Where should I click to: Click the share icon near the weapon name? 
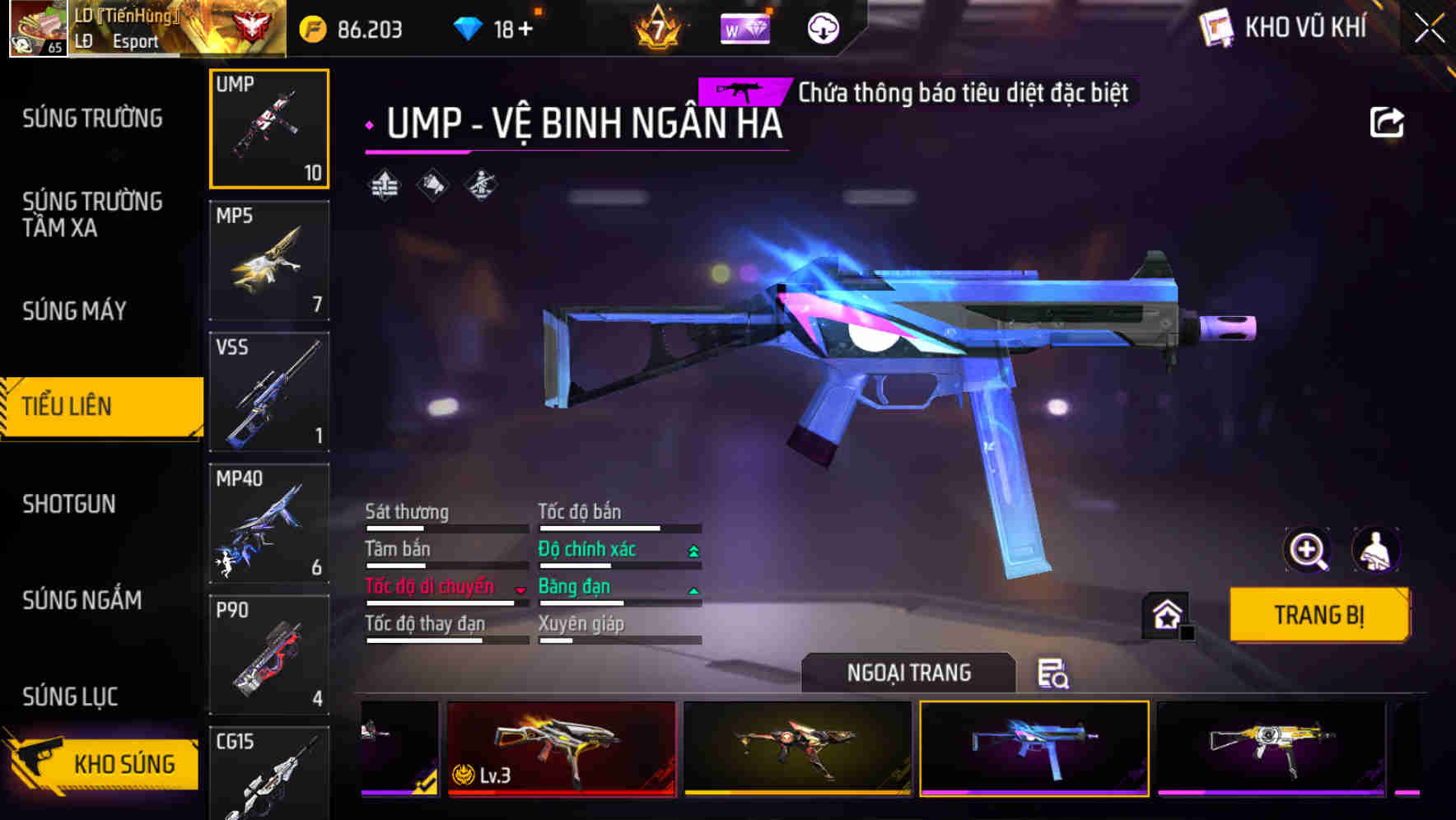coord(1388,122)
